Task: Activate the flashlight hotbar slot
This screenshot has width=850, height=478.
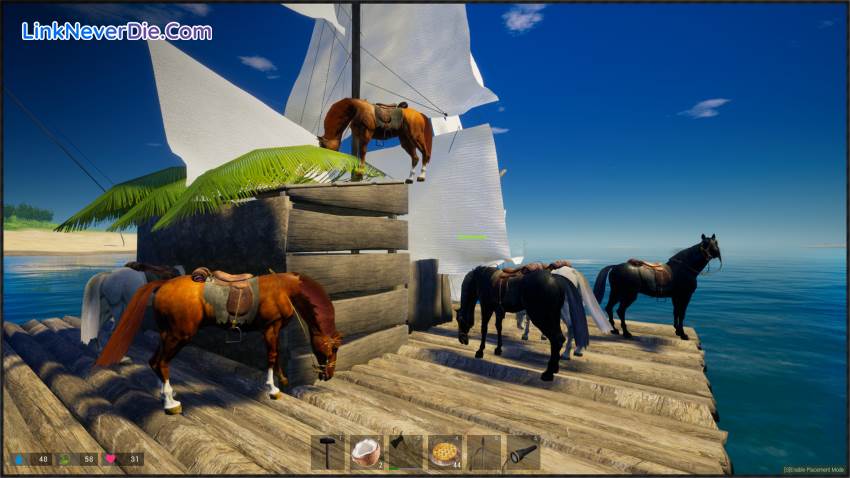Action: [x=522, y=452]
